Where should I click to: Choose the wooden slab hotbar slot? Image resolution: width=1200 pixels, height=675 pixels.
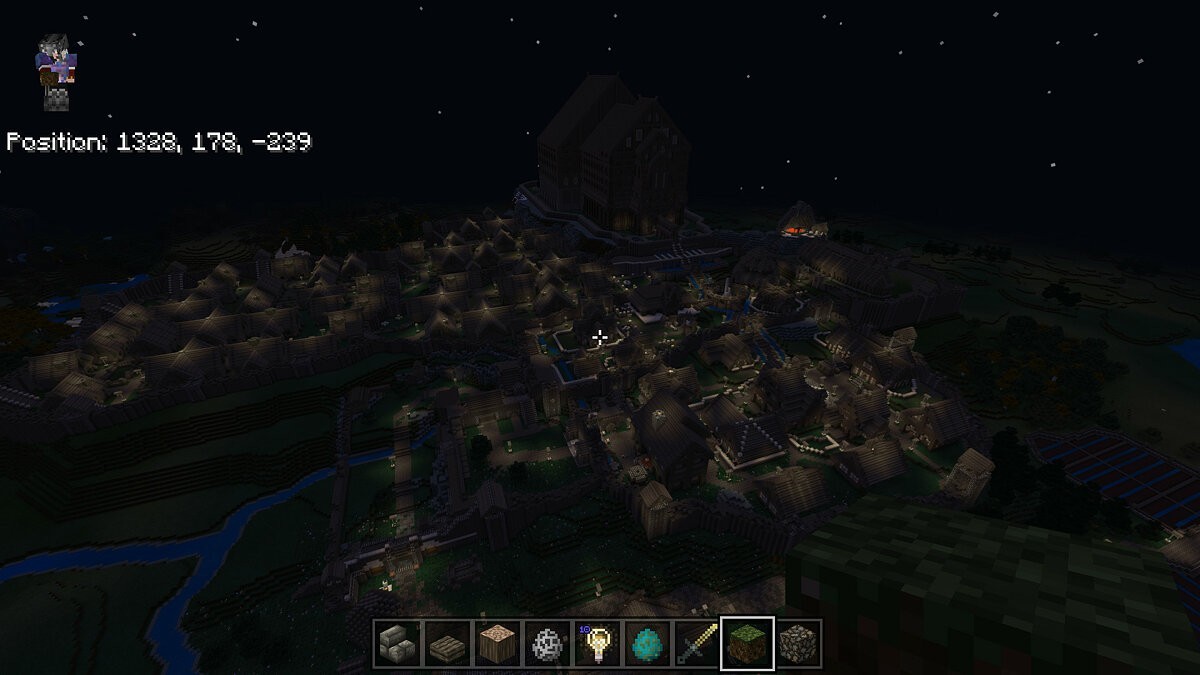point(447,643)
